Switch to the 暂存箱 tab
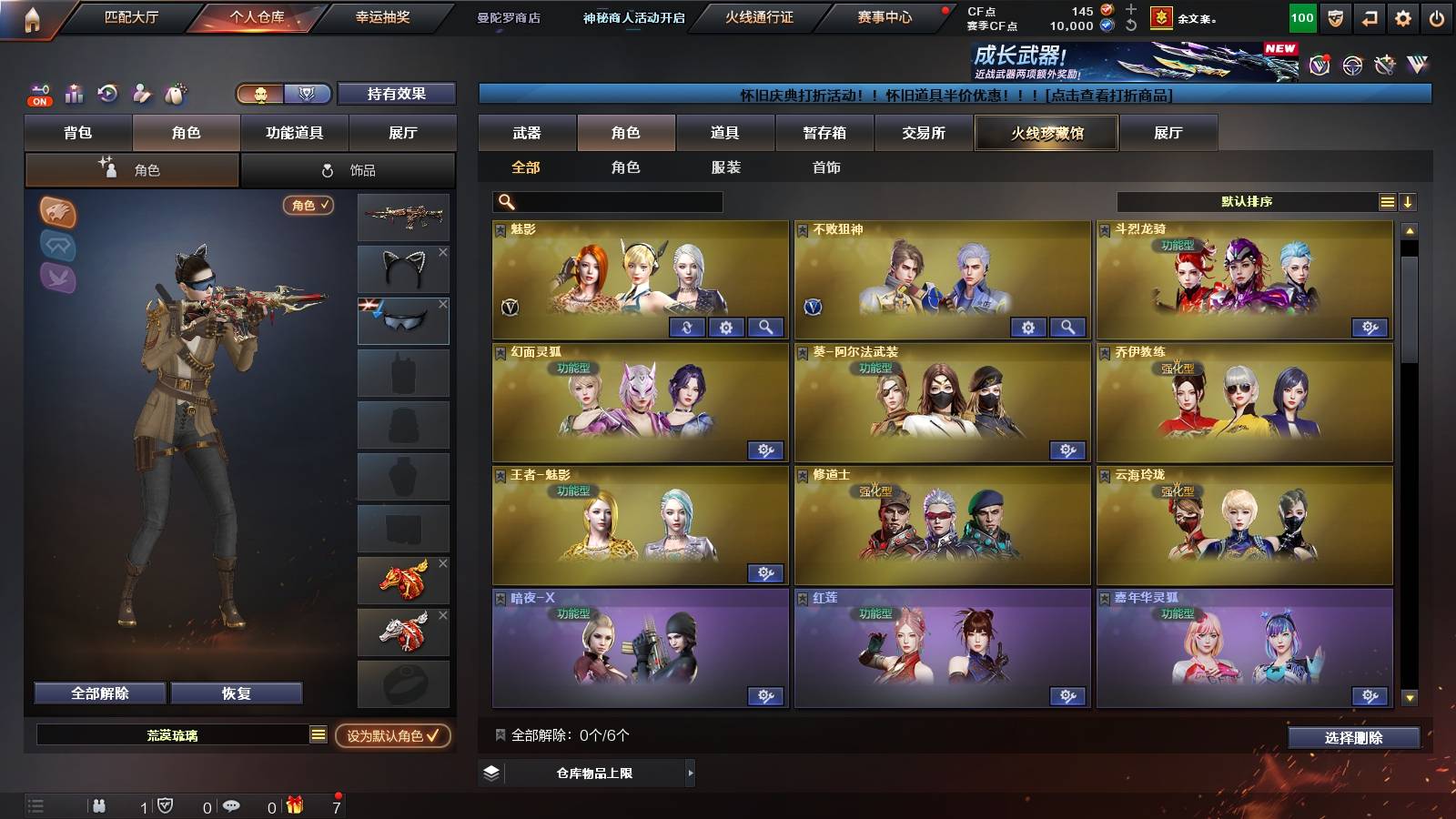Image resolution: width=1456 pixels, height=819 pixels. (823, 133)
